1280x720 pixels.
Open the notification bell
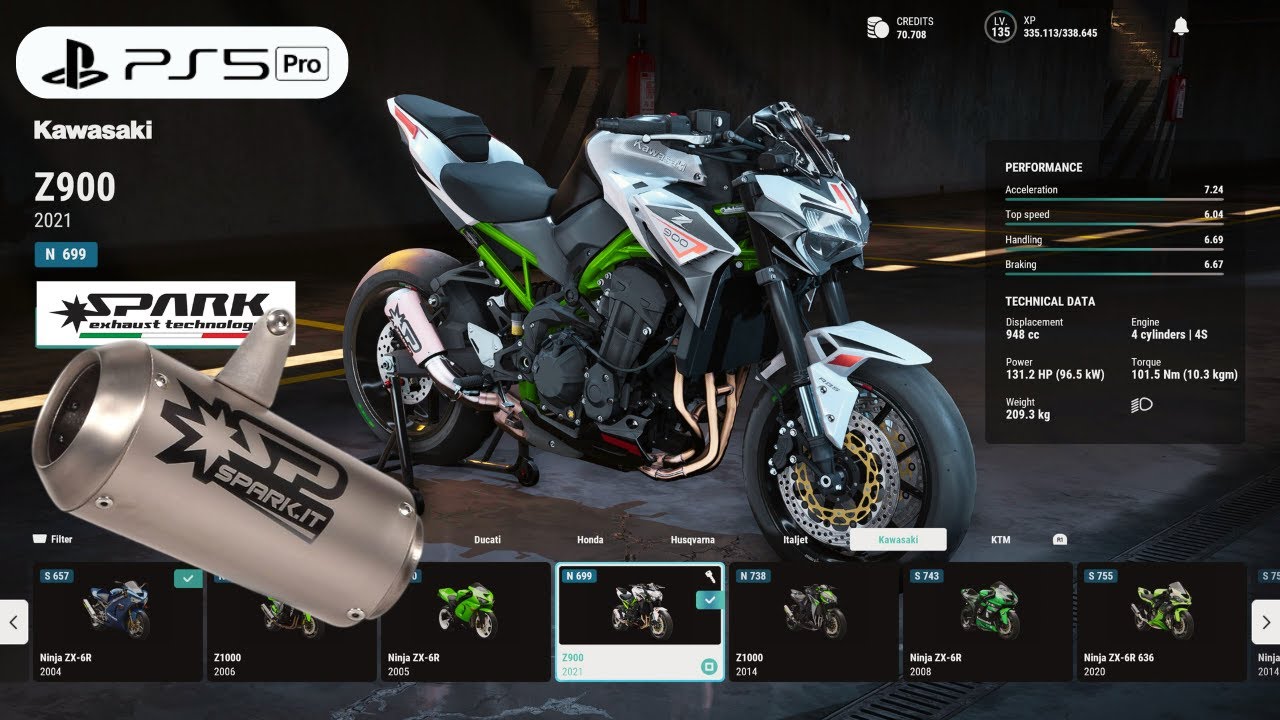[x=1181, y=27]
